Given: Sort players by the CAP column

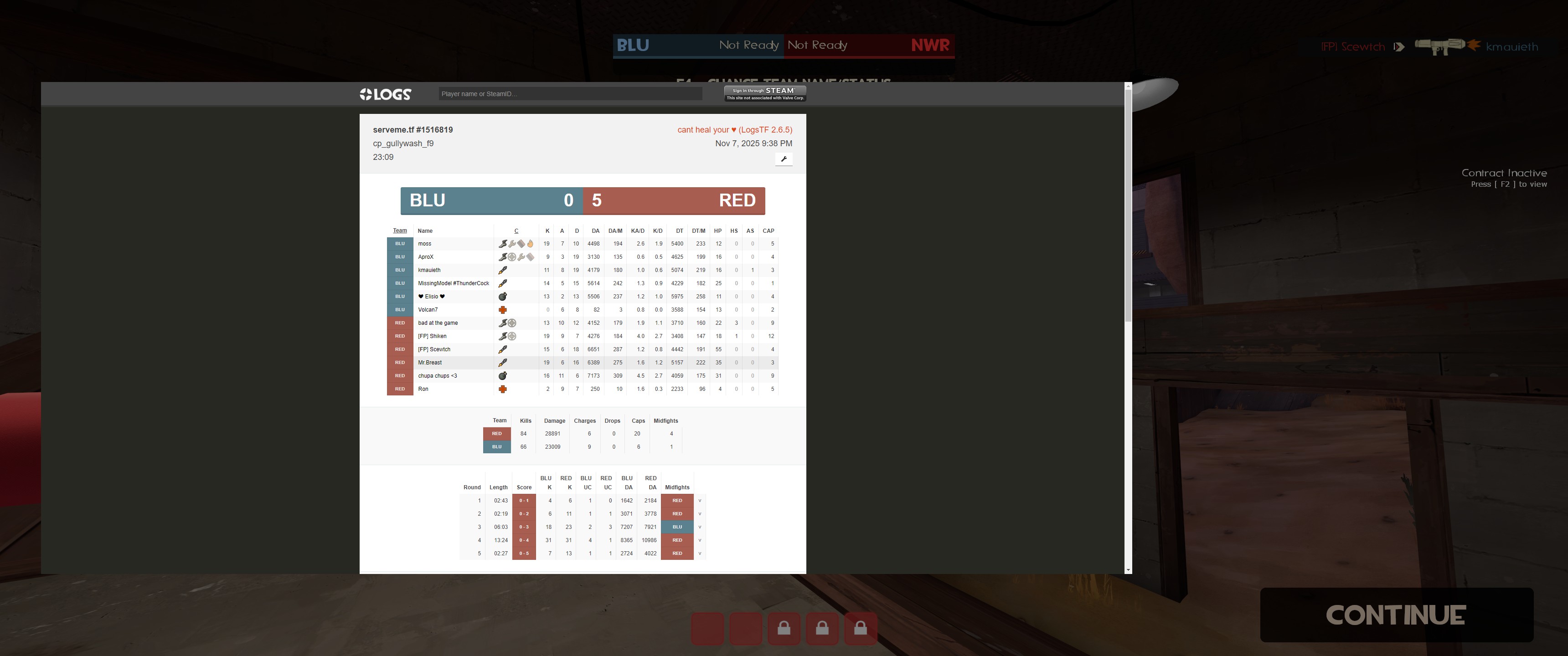Looking at the screenshot, I should 768,231.
